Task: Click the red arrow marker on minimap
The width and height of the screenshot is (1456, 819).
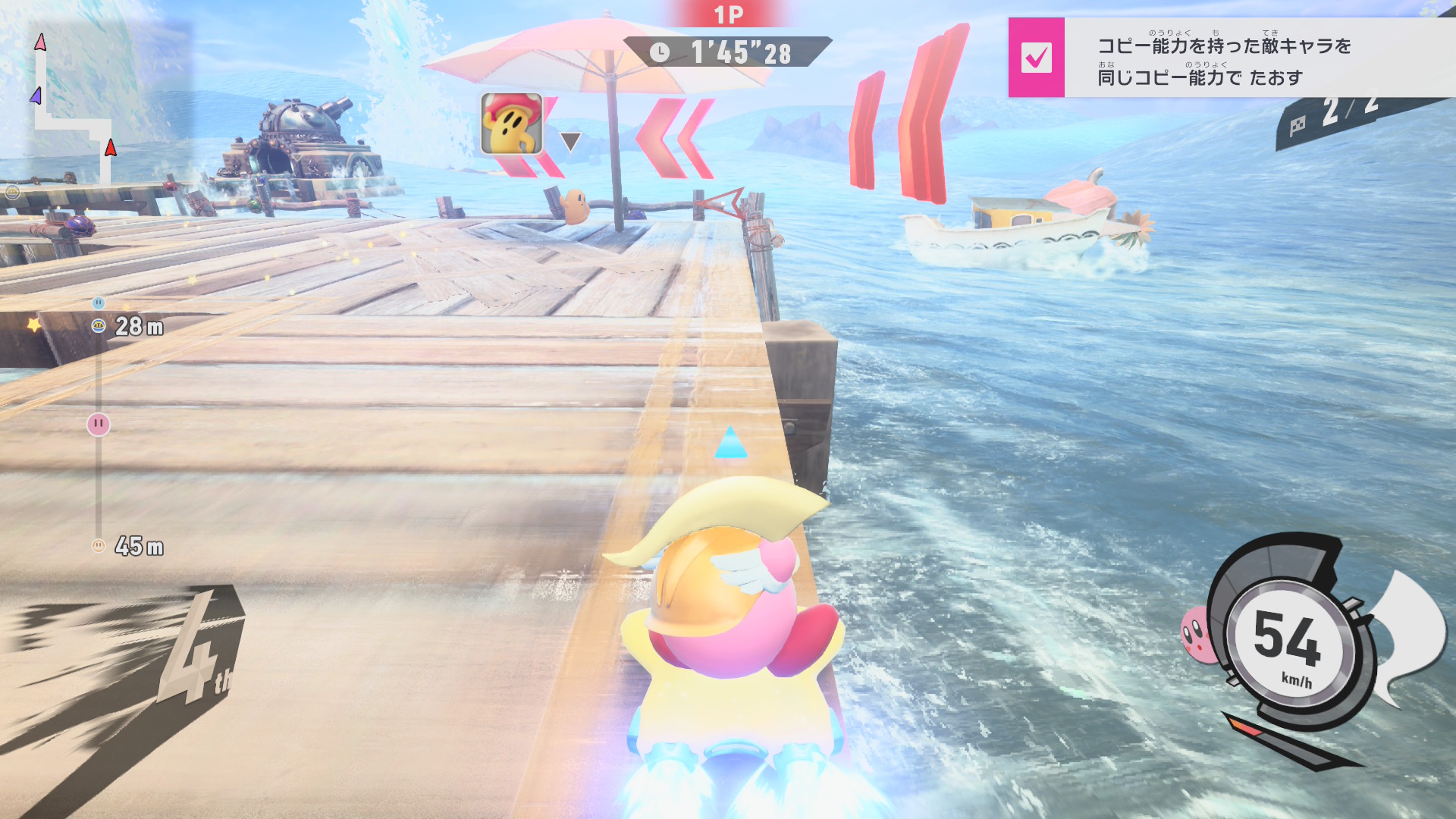Action: (x=111, y=147)
